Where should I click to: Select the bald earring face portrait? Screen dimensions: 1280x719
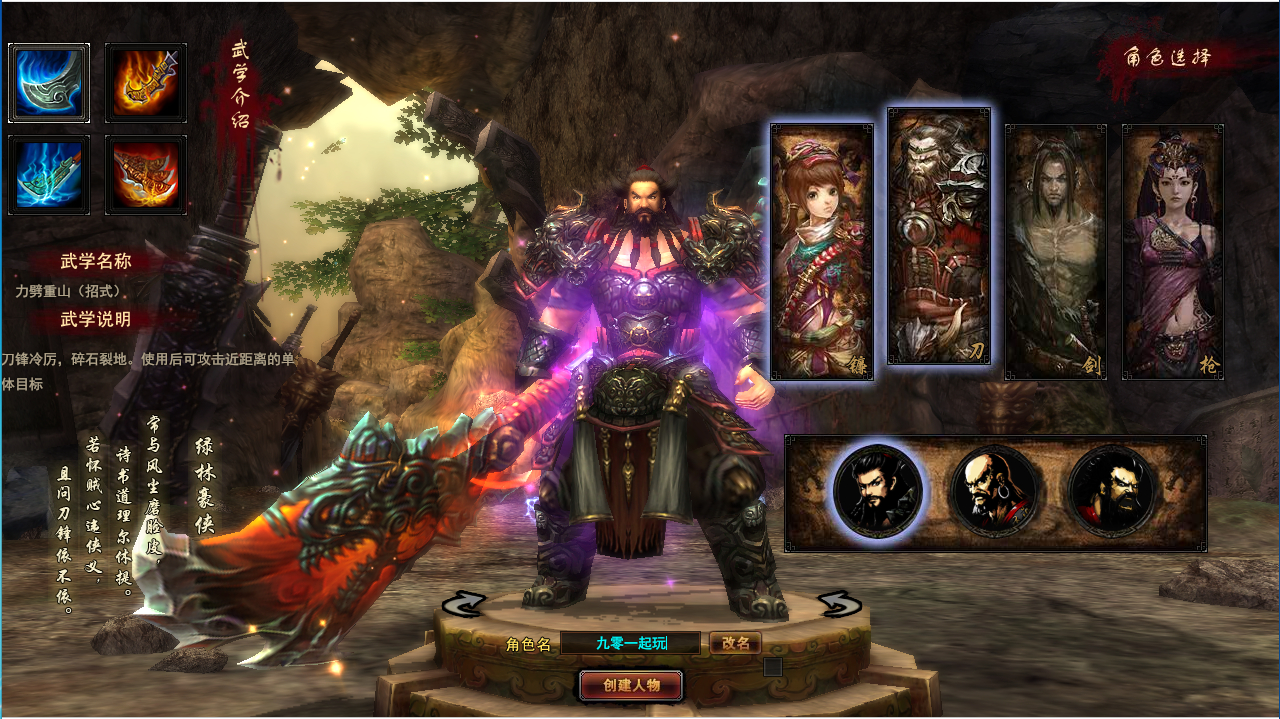995,491
